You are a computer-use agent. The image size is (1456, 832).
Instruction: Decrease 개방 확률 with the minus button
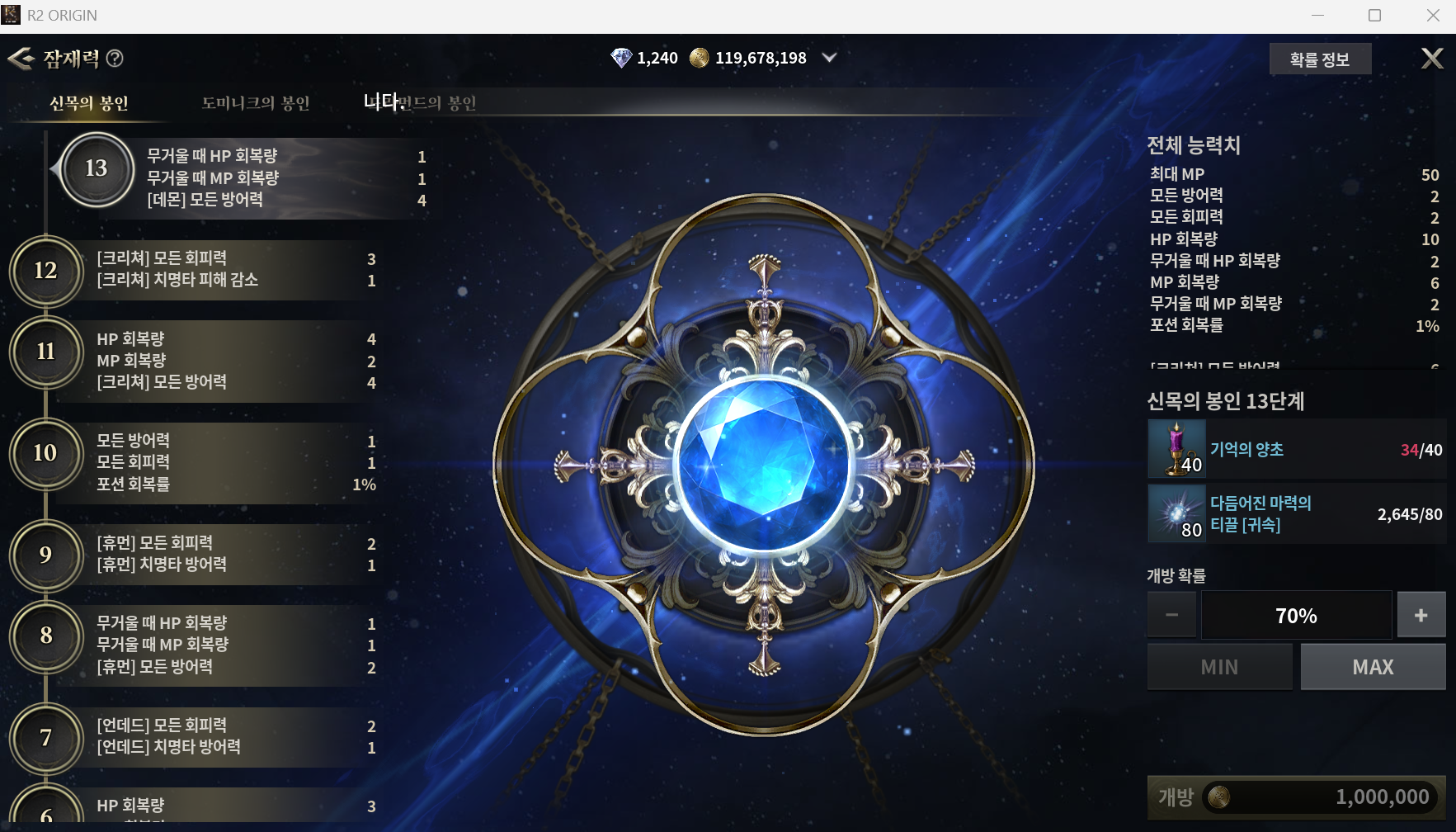[x=1171, y=615]
